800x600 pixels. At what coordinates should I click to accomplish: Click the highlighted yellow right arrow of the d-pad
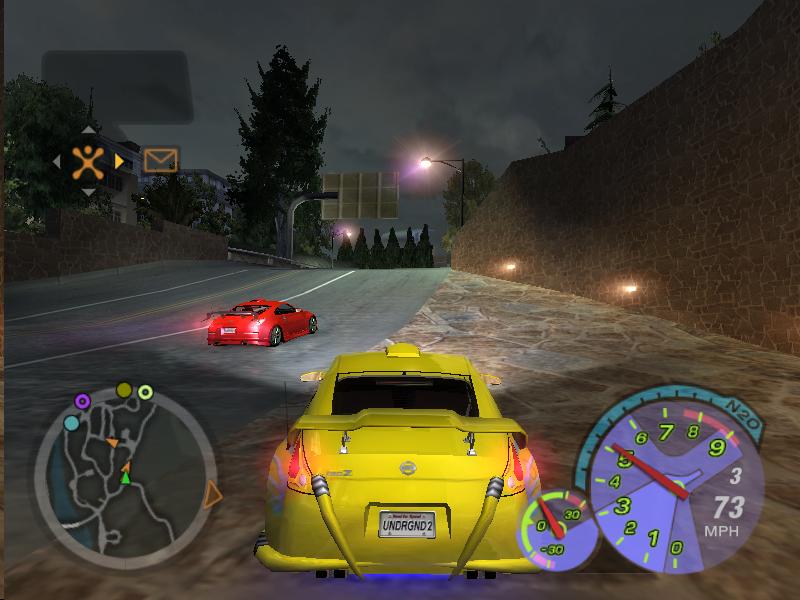pos(120,160)
